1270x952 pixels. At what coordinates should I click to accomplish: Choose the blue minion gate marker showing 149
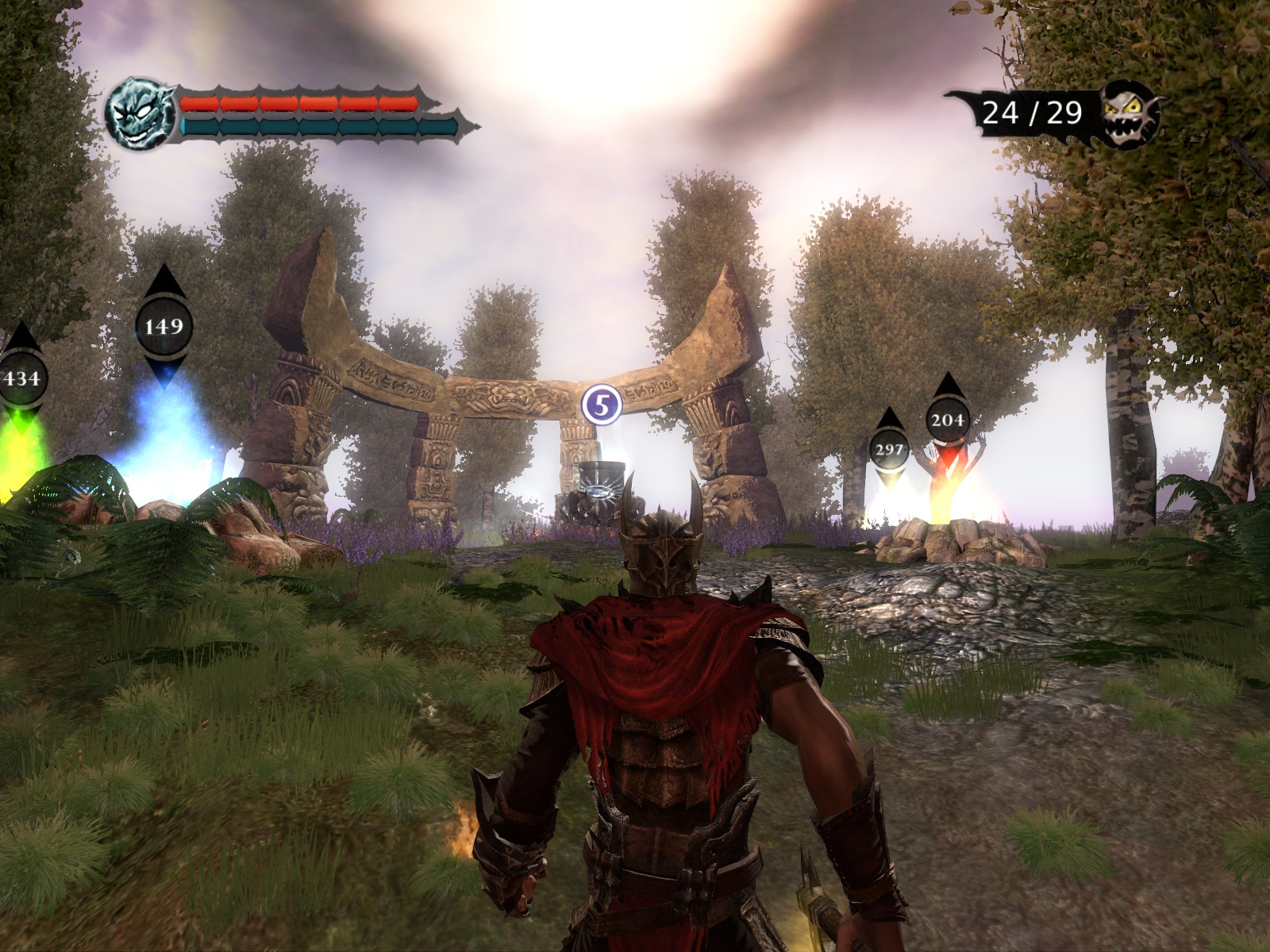pyautogui.click(x=164, y=326)
